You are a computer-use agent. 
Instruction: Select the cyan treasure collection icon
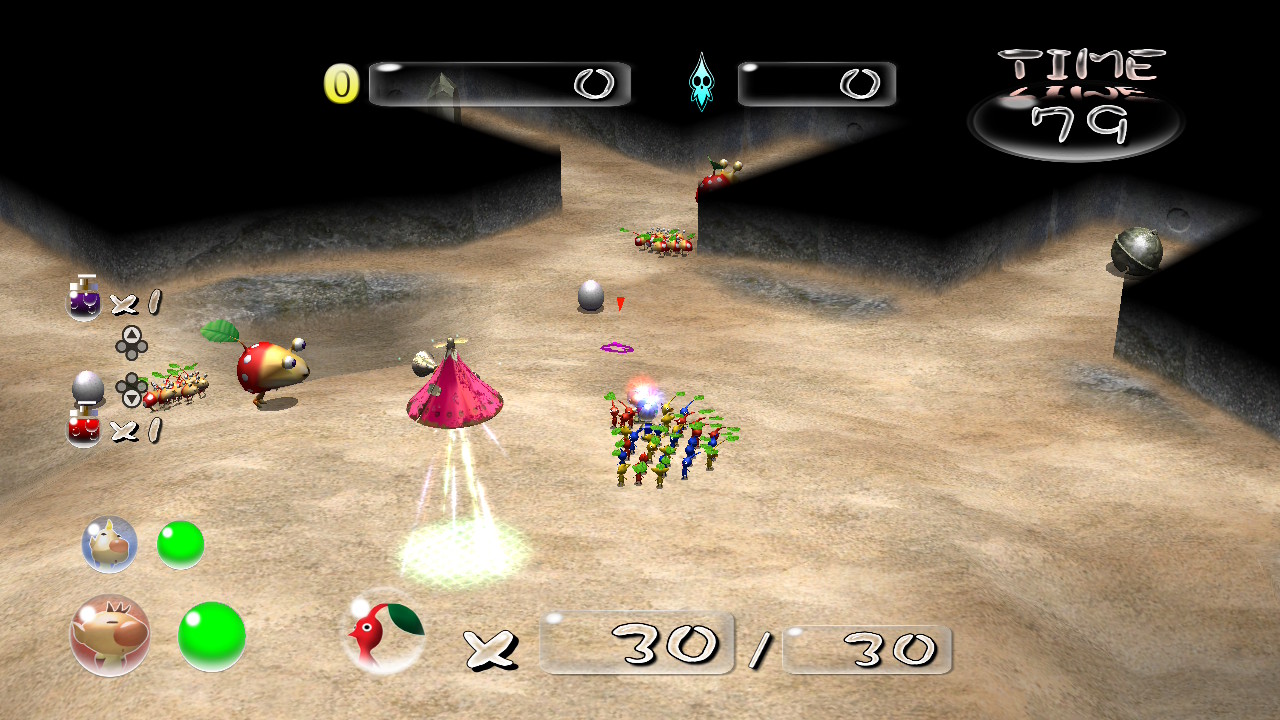click(x=702, y=83)
